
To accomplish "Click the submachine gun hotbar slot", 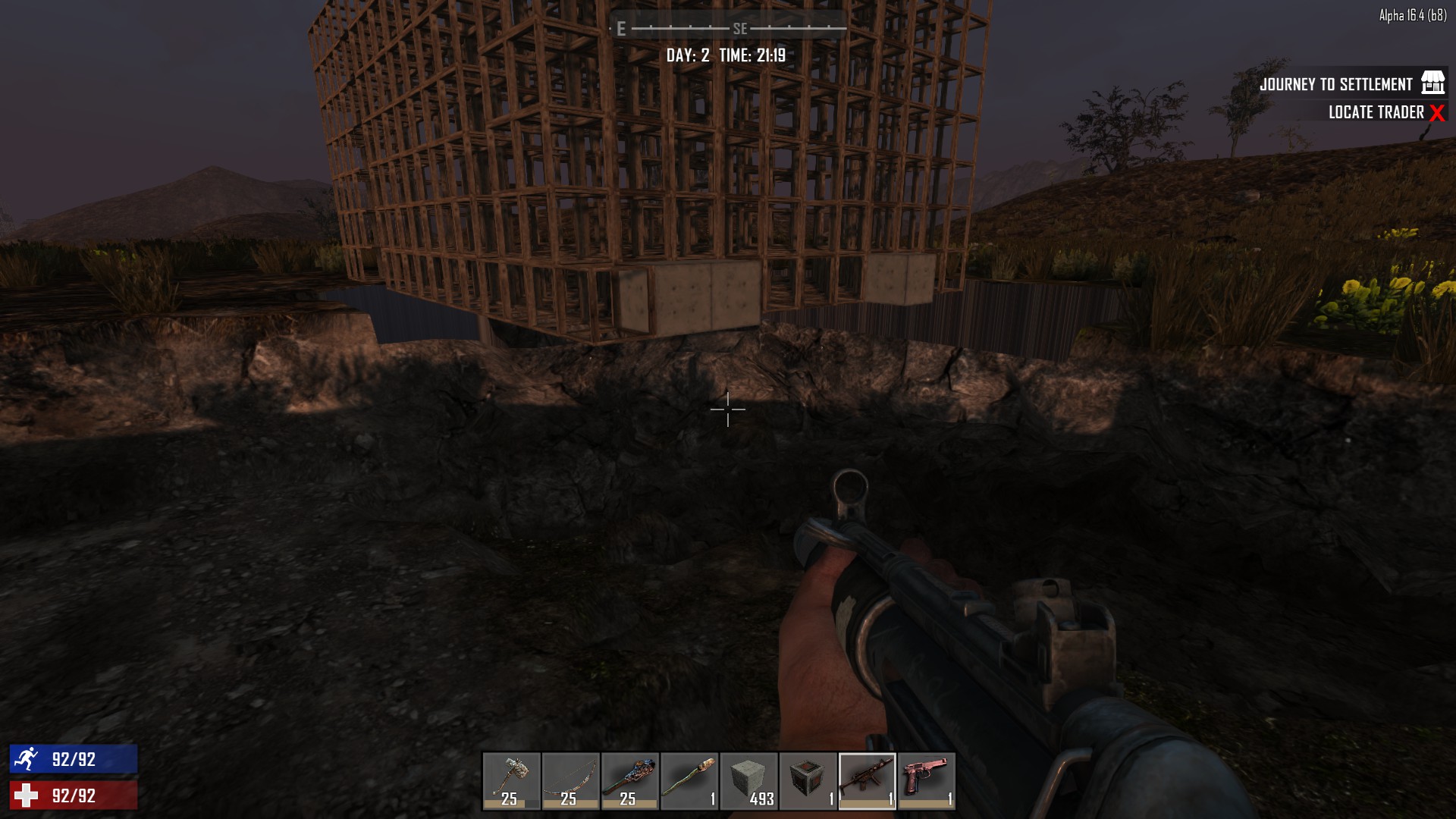I will pos(867,780).
